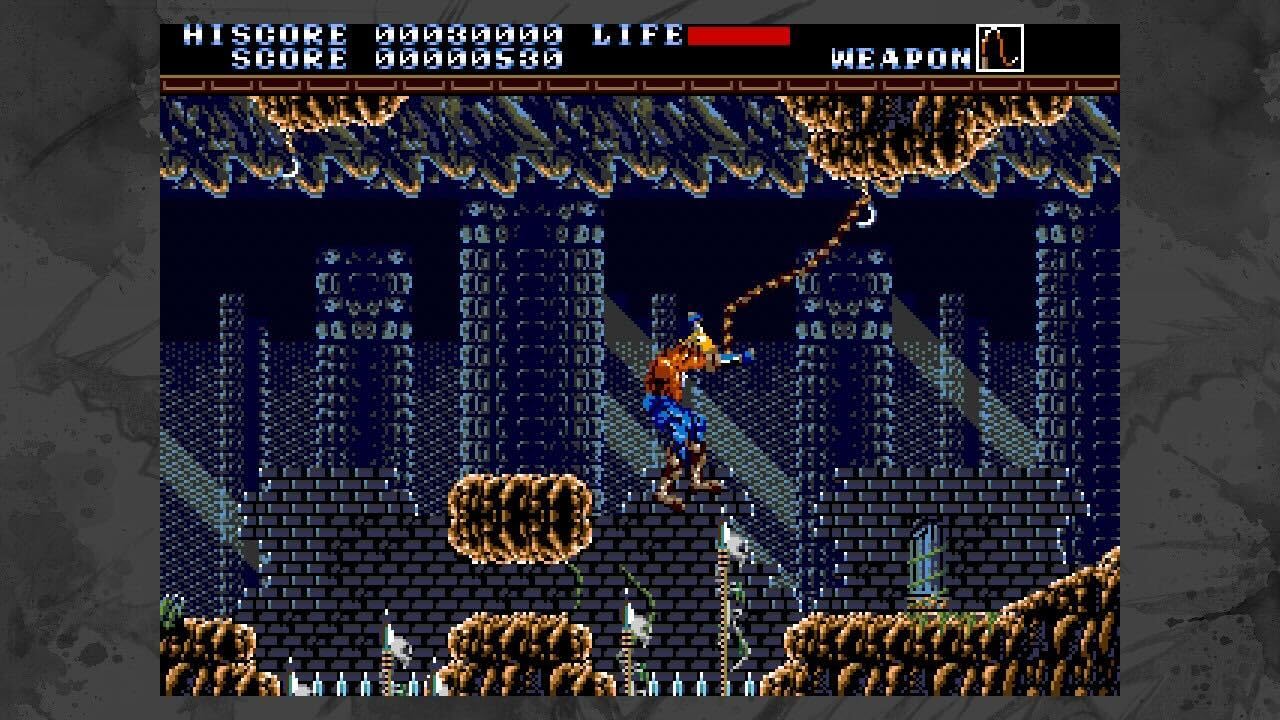1280x720 pixels.
Task: Click the SCORE label
Action: pos(290,58)
